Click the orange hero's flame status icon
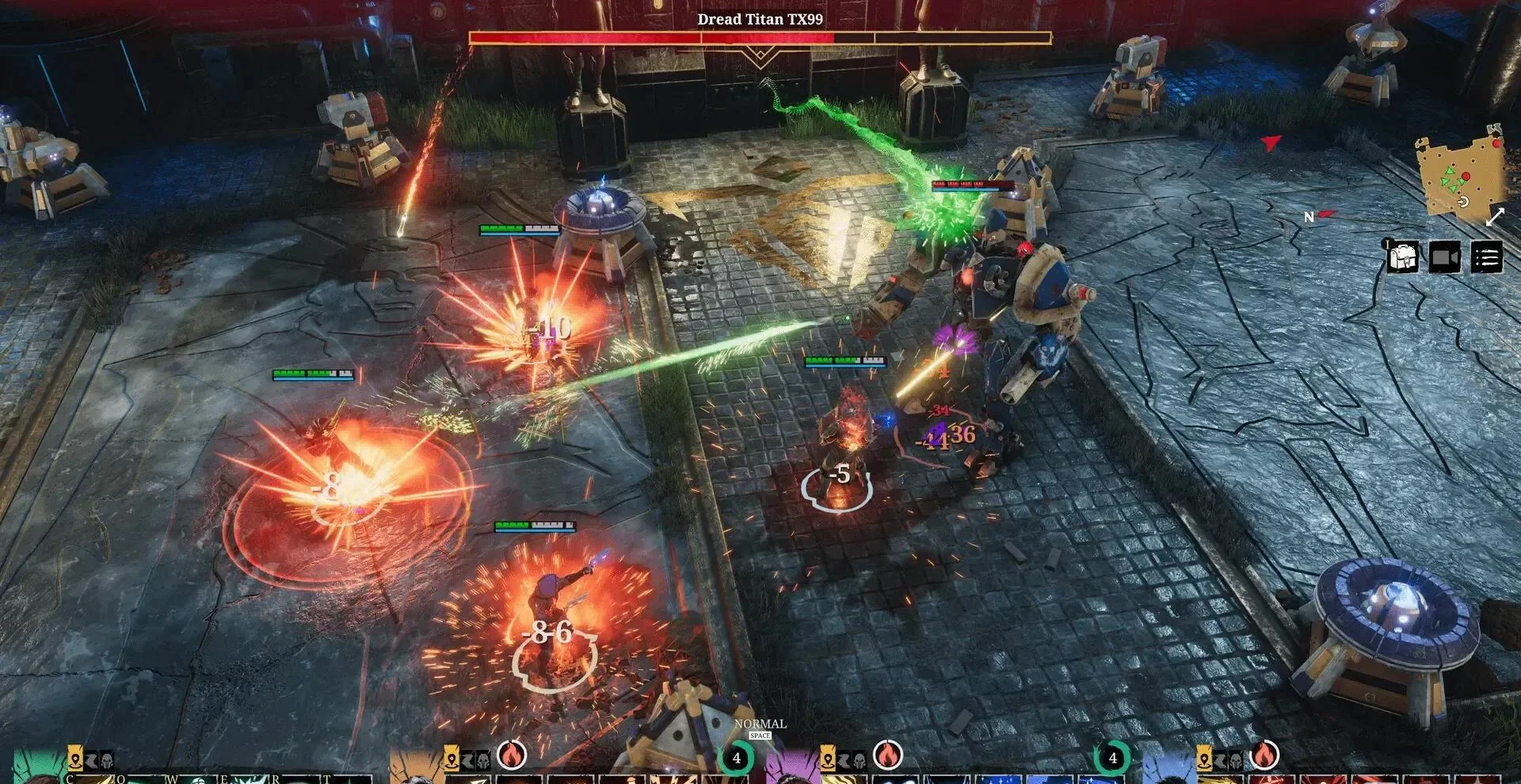 coord(512,756)
